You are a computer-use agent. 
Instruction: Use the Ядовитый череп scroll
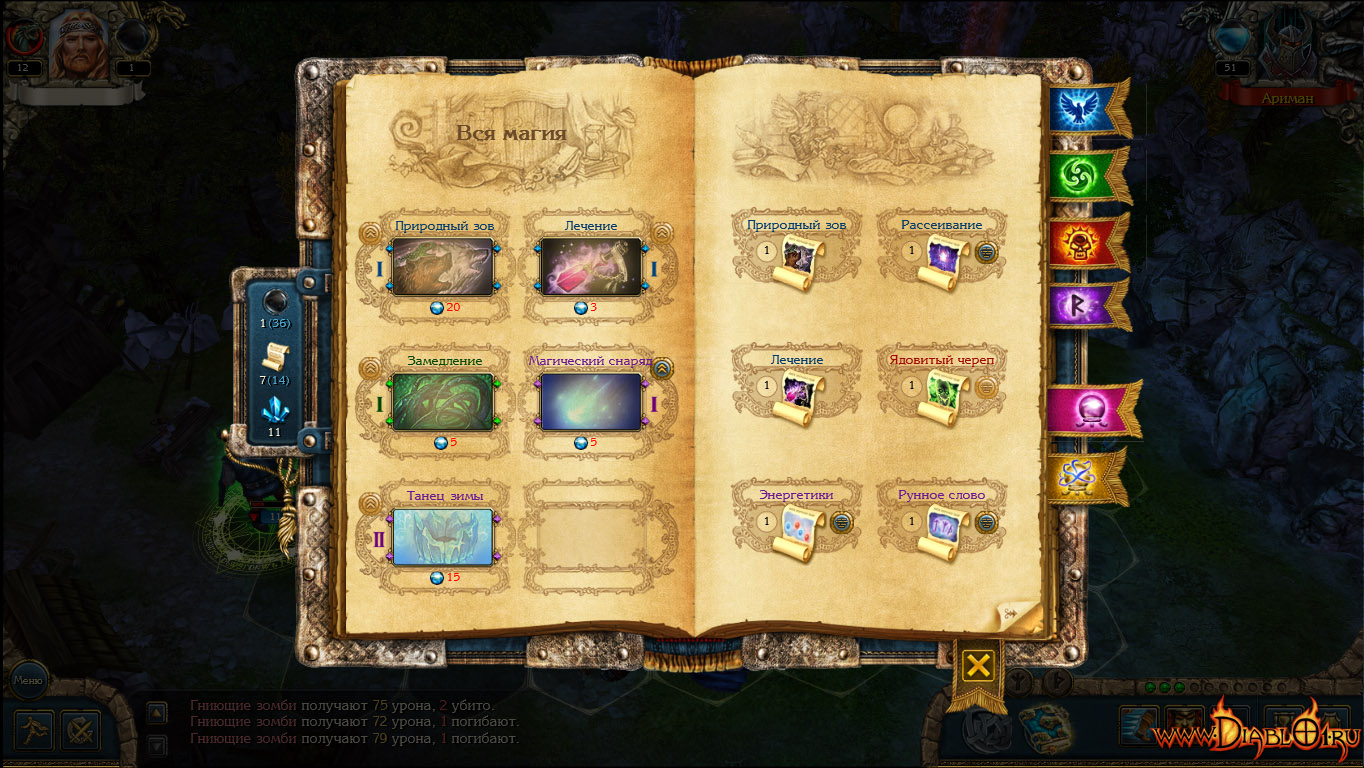945,396
